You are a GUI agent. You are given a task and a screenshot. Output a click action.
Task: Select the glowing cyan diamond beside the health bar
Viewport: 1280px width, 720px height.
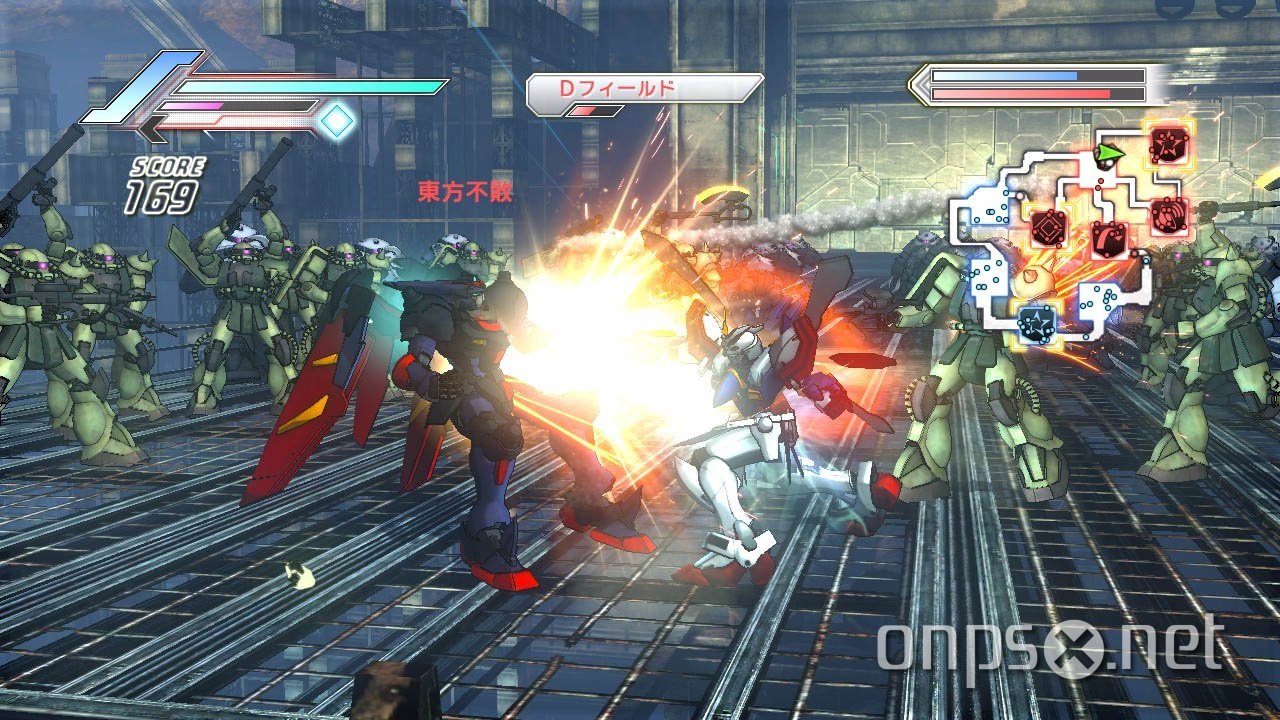click(x=336, y=119)
